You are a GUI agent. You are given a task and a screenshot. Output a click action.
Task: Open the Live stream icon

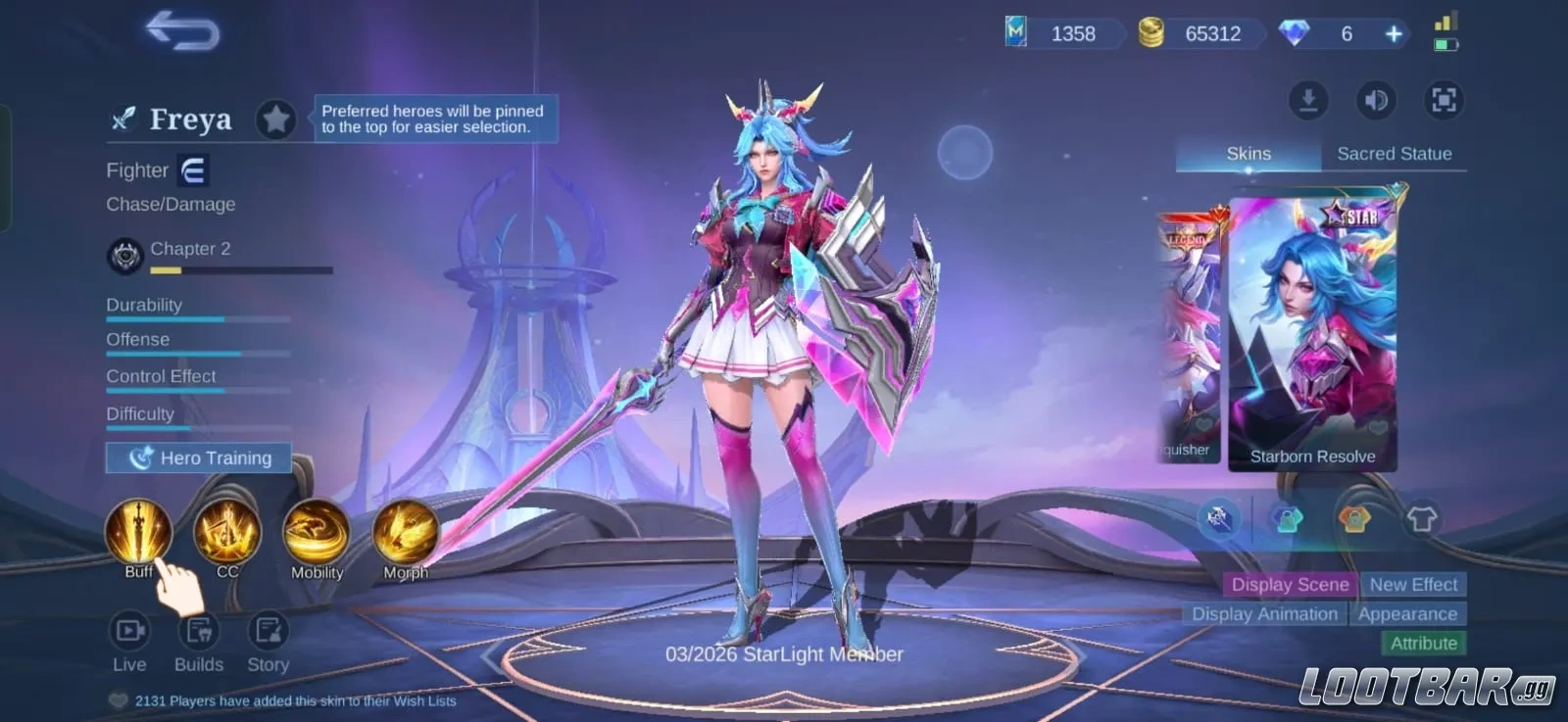[129, 632]
